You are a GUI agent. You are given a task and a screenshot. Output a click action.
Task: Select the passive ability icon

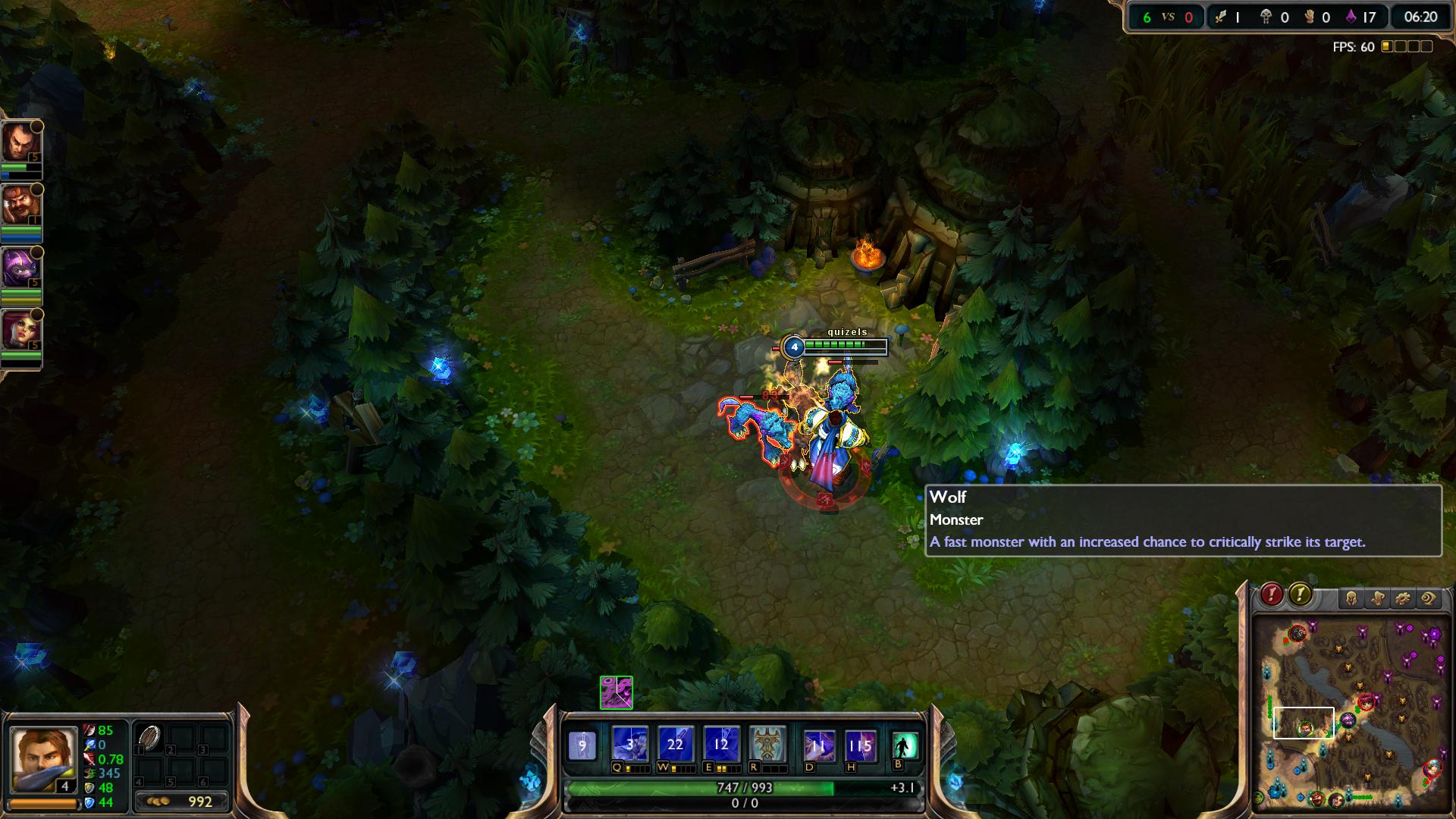coord(582,745)
